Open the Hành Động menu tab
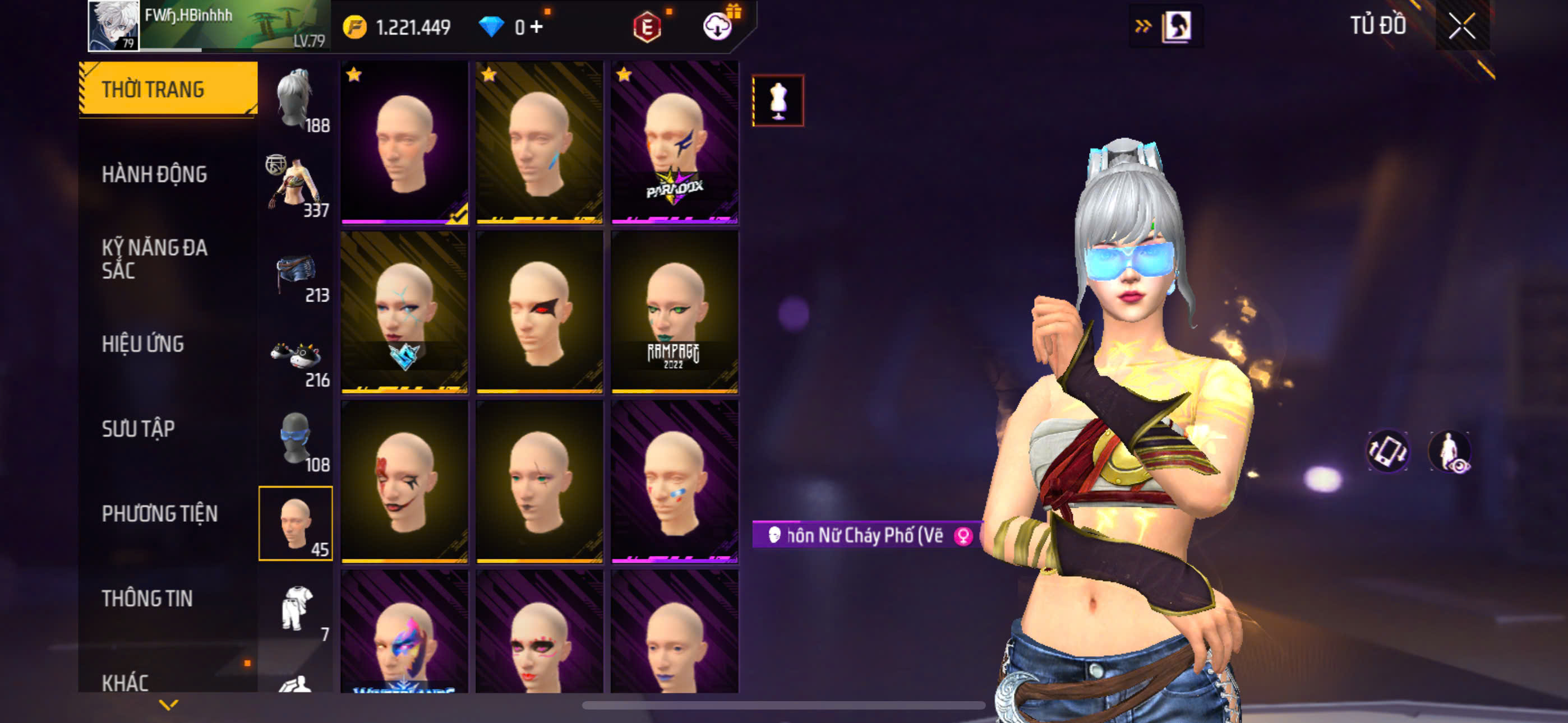Image resolution: width=1568 pixels, height=723 pixels. pyautogui.click(x=154, y=175)
